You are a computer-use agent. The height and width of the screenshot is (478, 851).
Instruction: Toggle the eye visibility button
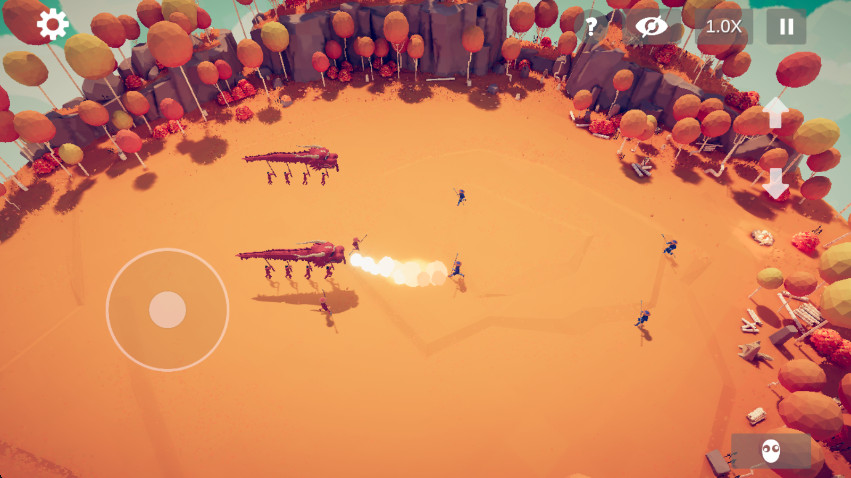[x=651, y=27]
